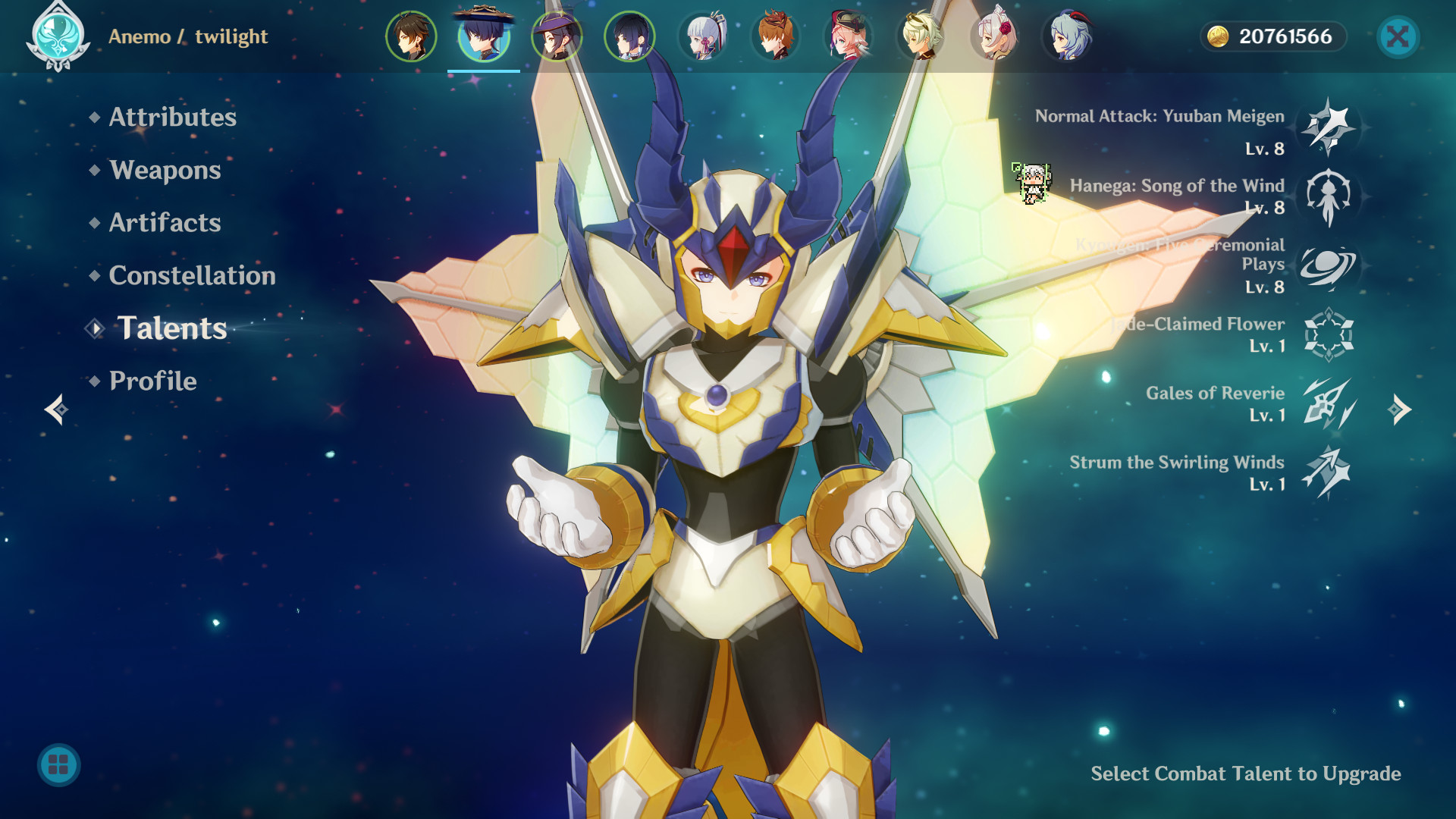Select the Normal Attack: Yuuban Meigen talent icon
Screen dimensions: 1456x819
point(1329,129)
